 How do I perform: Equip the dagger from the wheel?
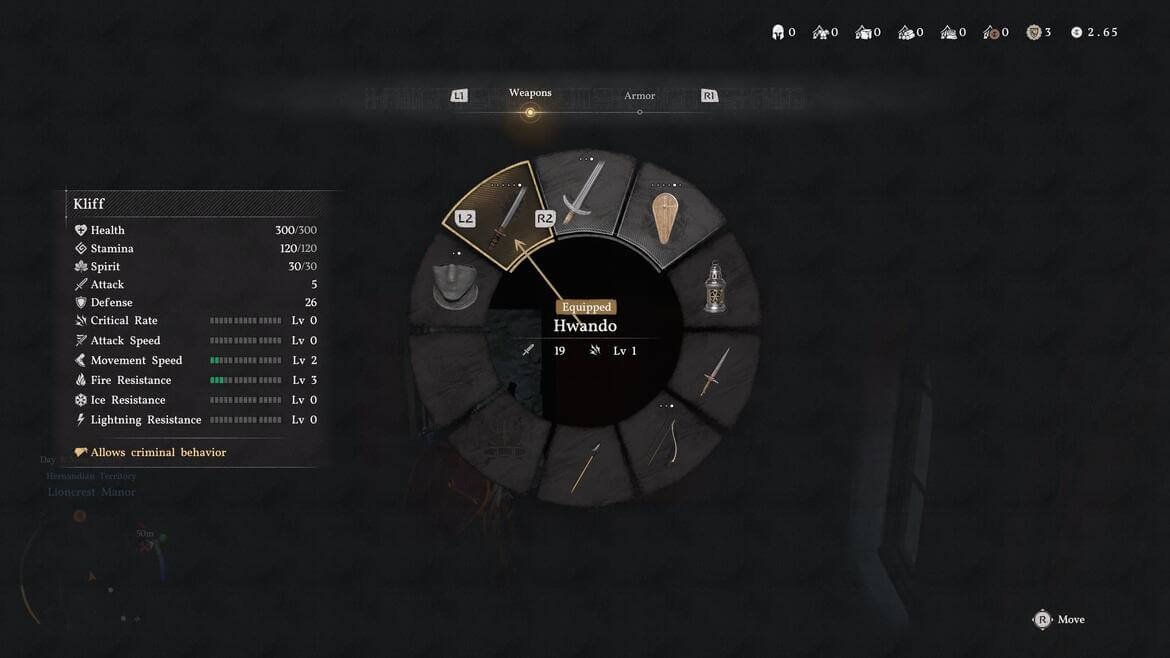(714, 373)
